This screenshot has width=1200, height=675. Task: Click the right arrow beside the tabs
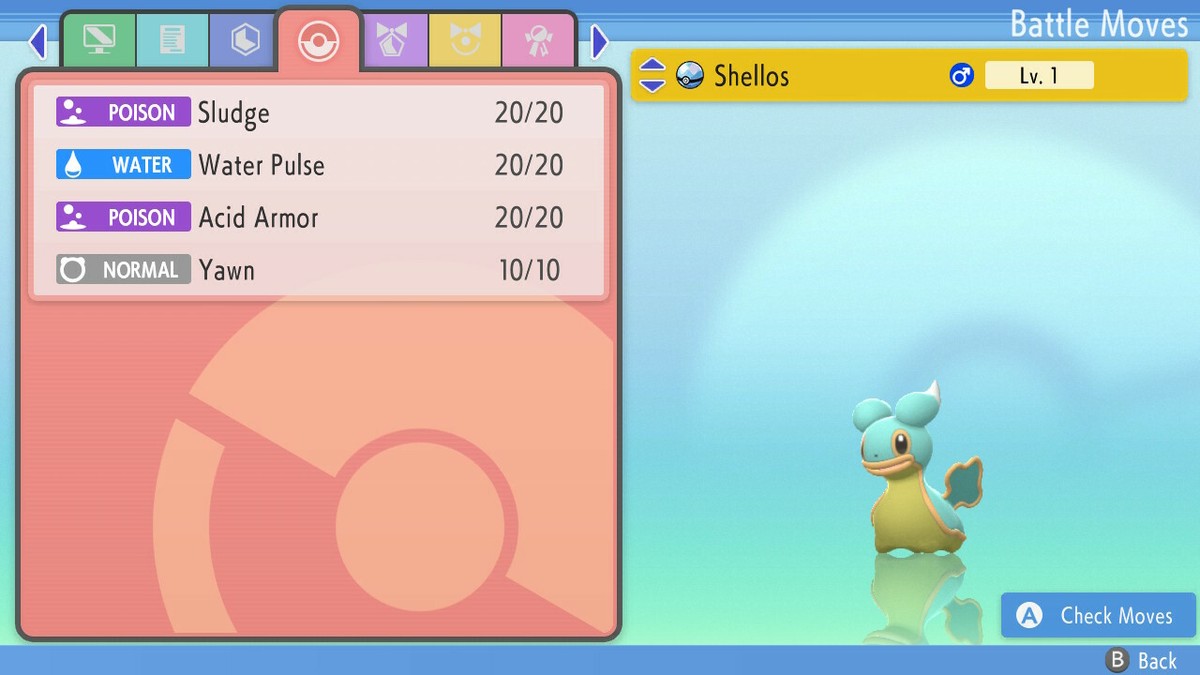tap(599, 42)
